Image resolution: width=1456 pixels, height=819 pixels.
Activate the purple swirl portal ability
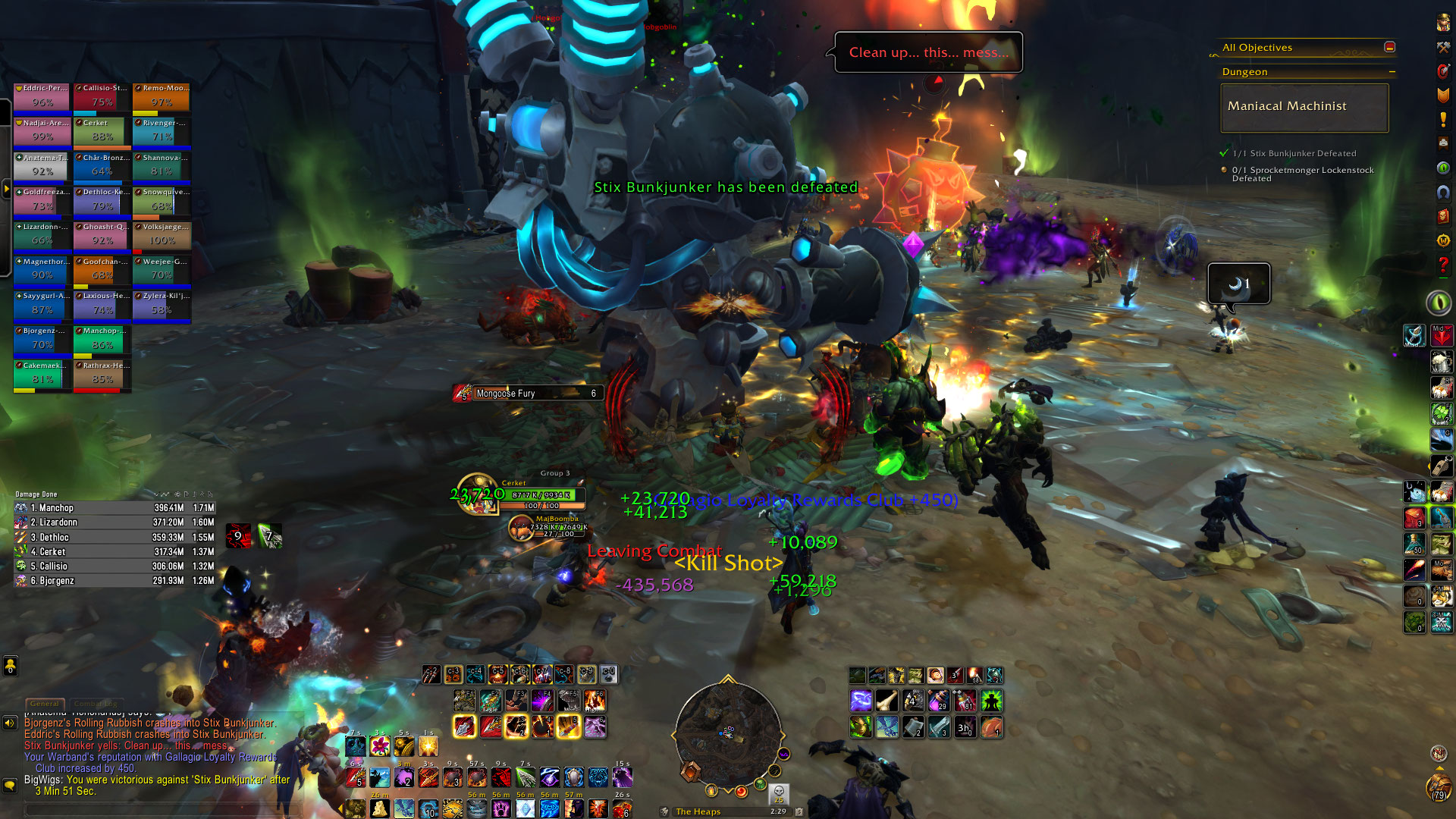pyautogui.click(x=861, y=701)
